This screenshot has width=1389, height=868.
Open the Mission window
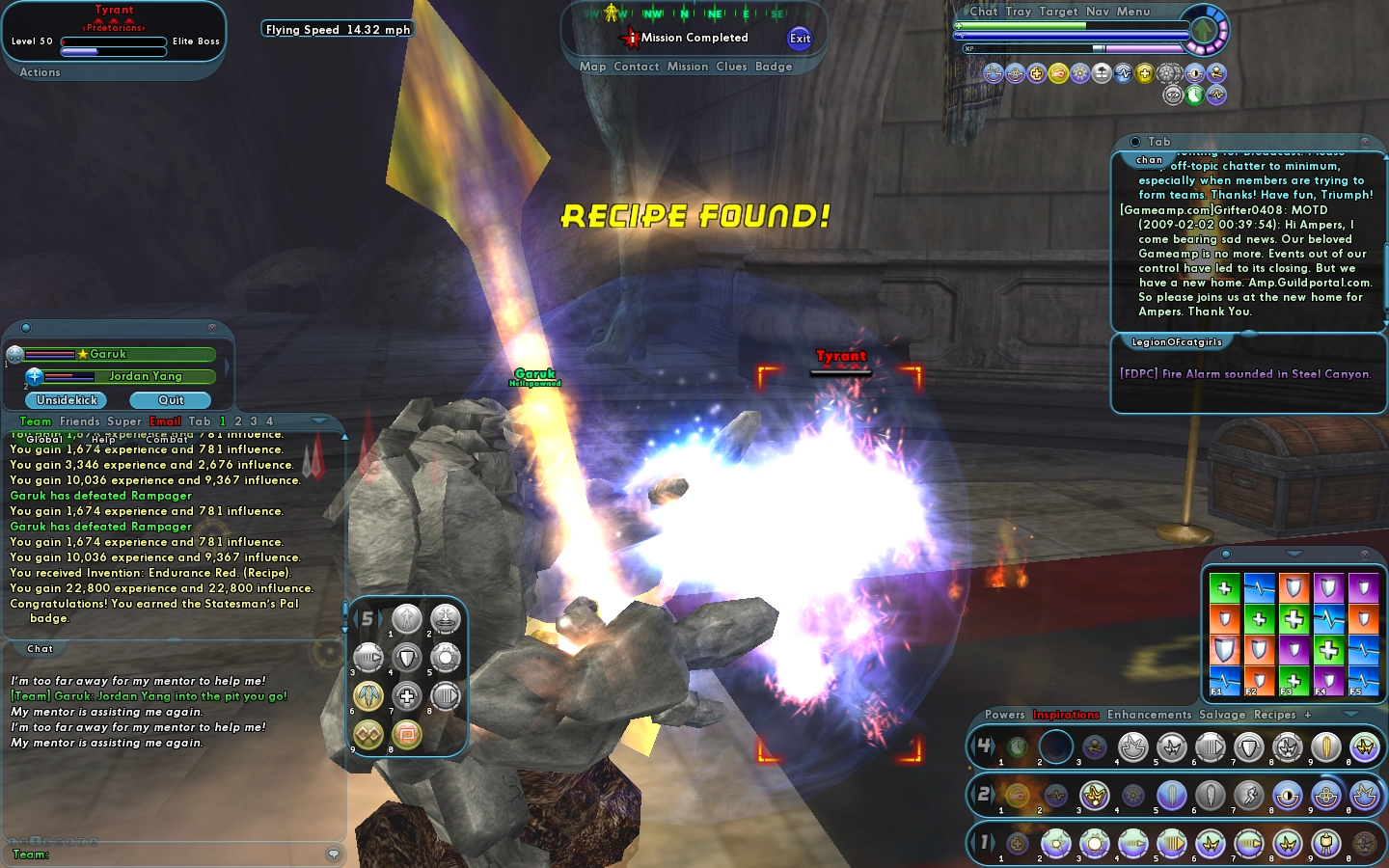click(688, 67)
